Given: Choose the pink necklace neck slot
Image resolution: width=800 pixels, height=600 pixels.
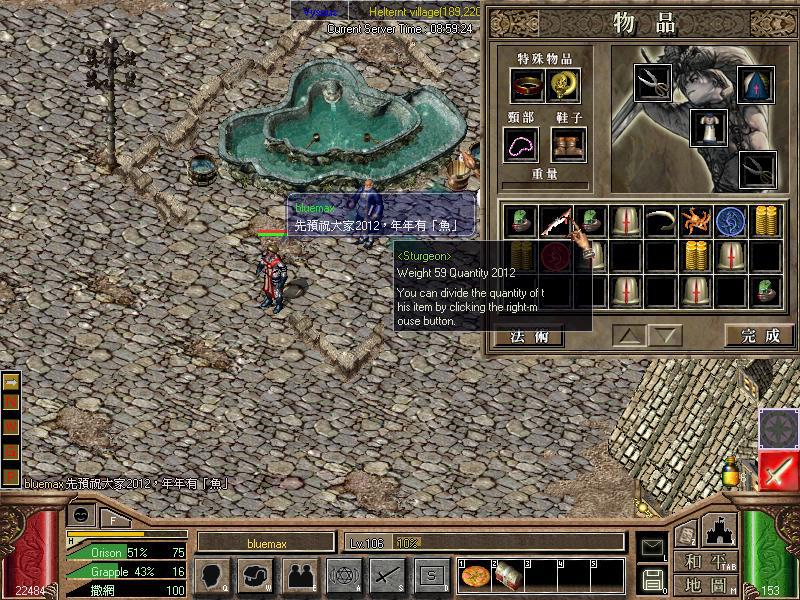Looking at the screenshot, I should (521, 146).
